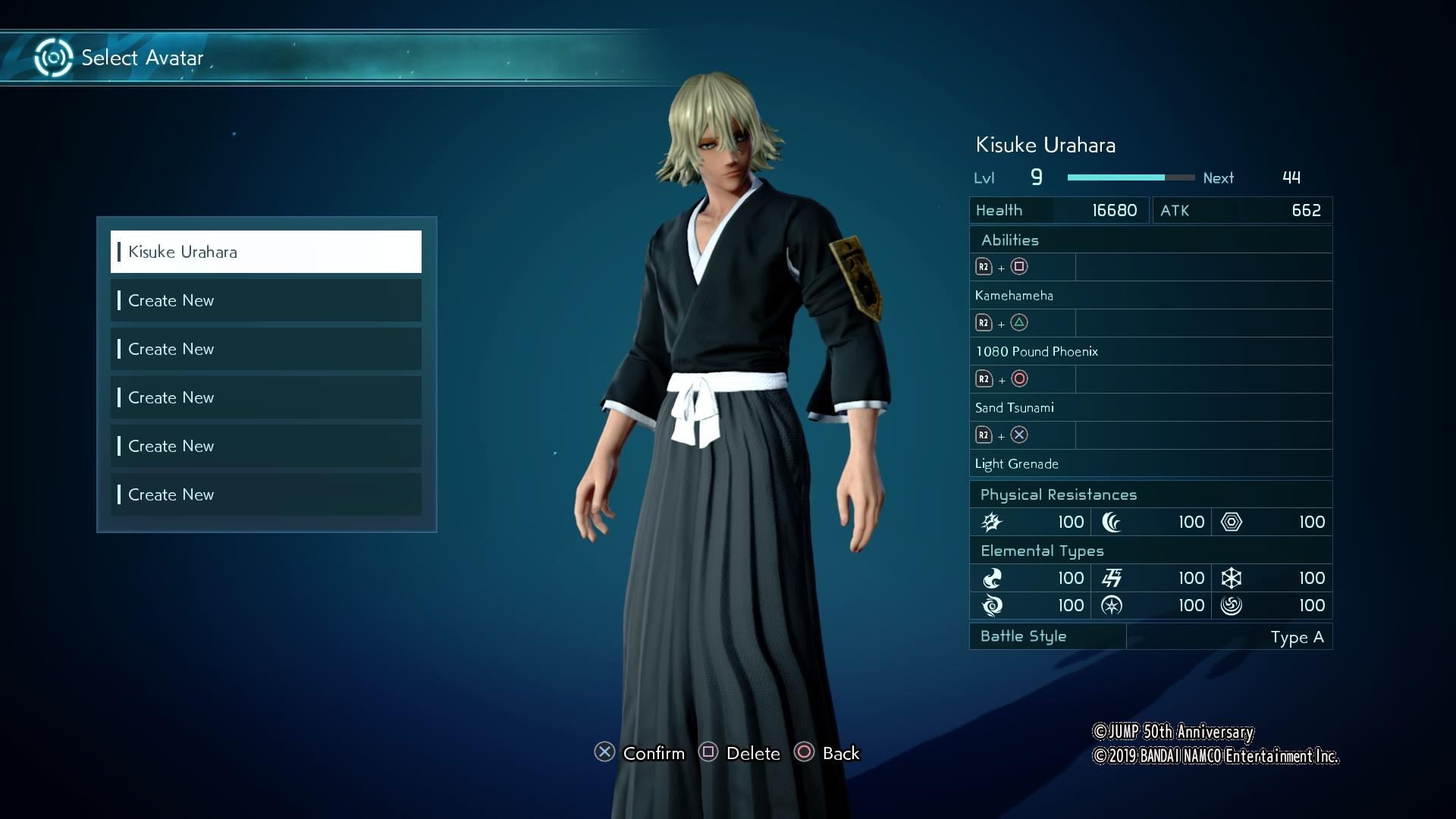Select the light star element icon
The width and height of the screenshot is (1456, 819).
(x=1110, y=605)
